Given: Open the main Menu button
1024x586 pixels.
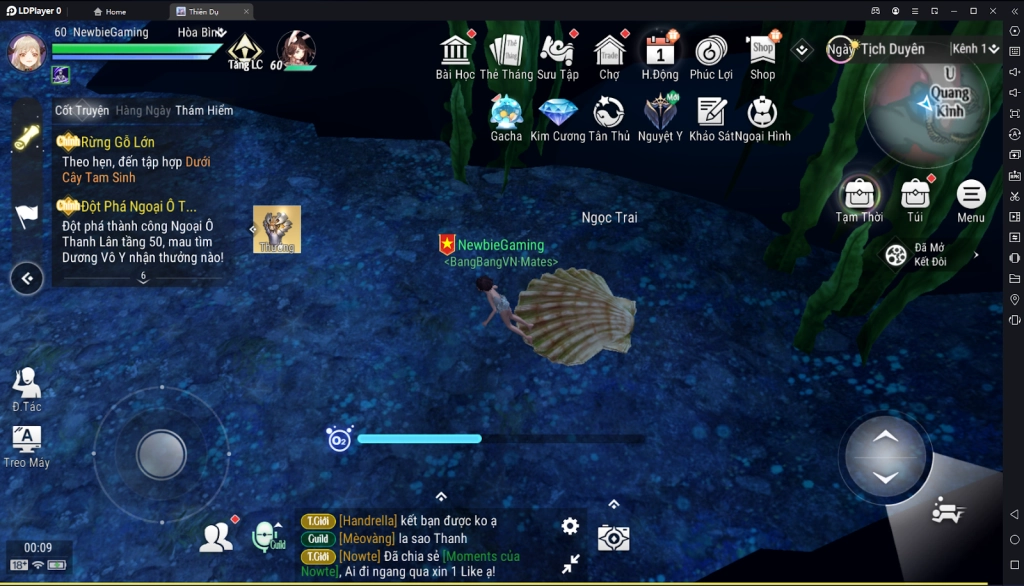Looking at the screenshot, I should [970, 197].
